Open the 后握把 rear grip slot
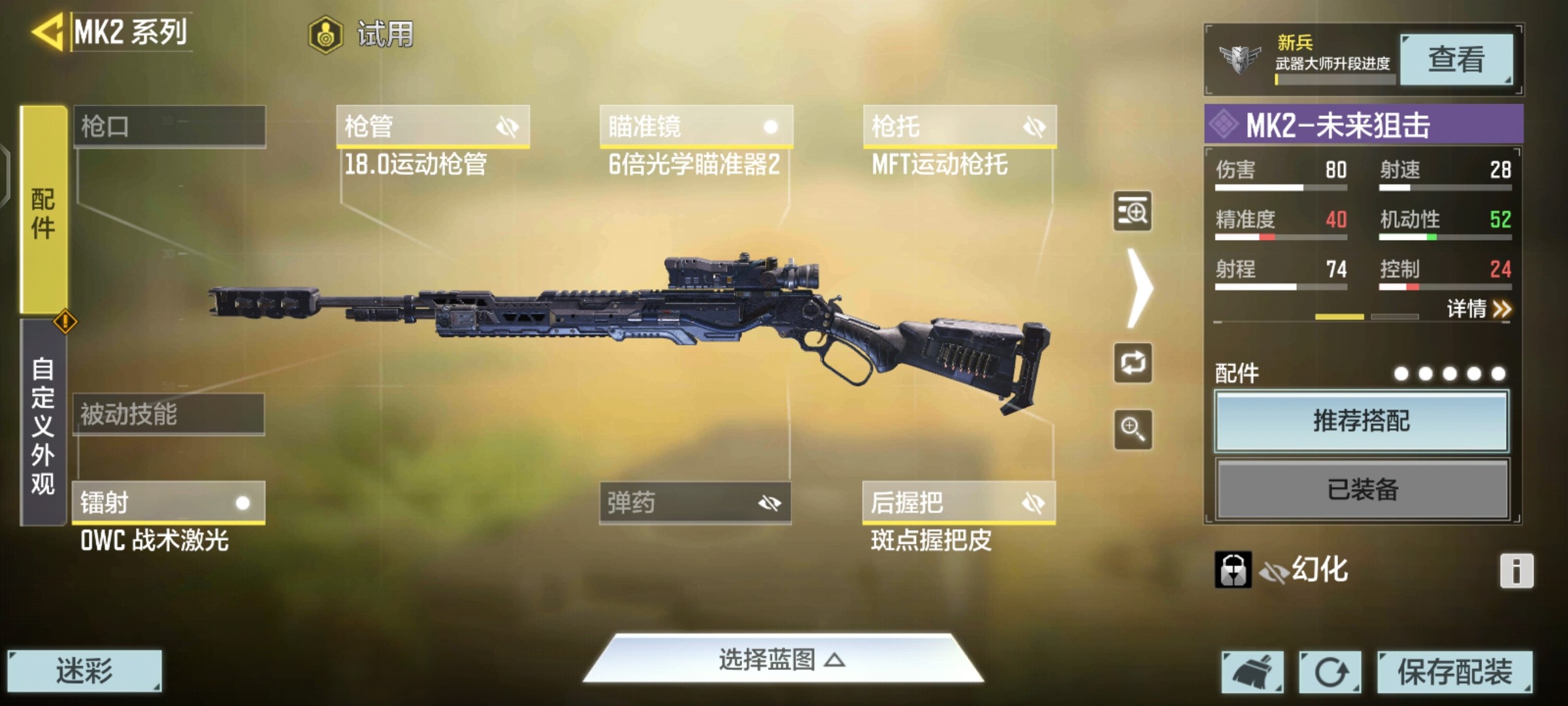The width and height of the screenshot is (1568, 706). click(958, 503)
